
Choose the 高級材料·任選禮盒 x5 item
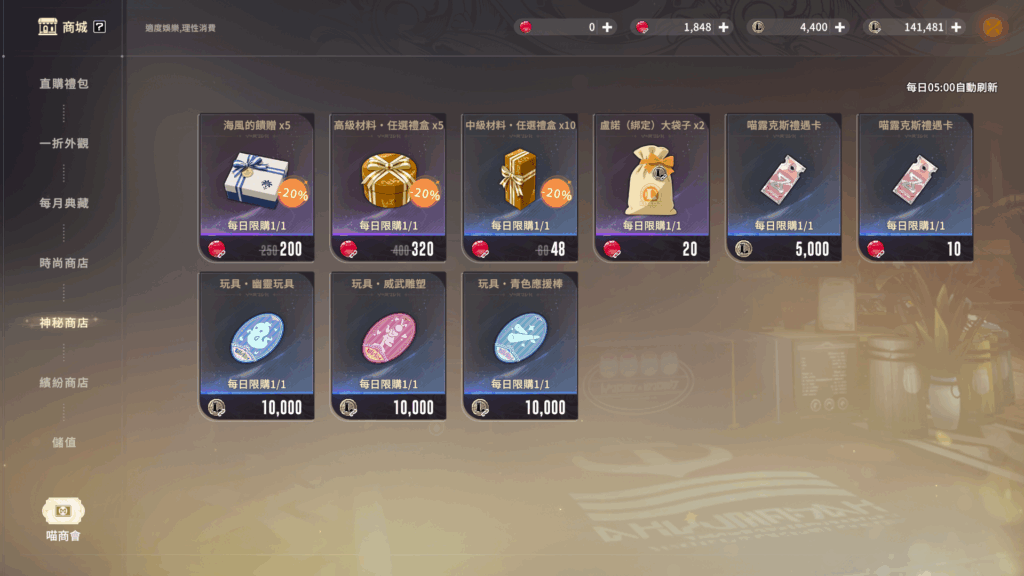click(x=388, y=187)
